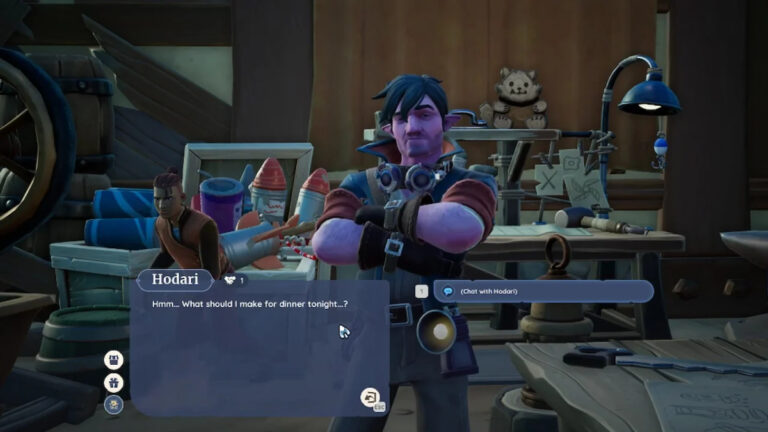Viewport: 768px width, 432px height.
Task: Open the shop icon beside the dialogue box
Action: [x=113, y=359]
